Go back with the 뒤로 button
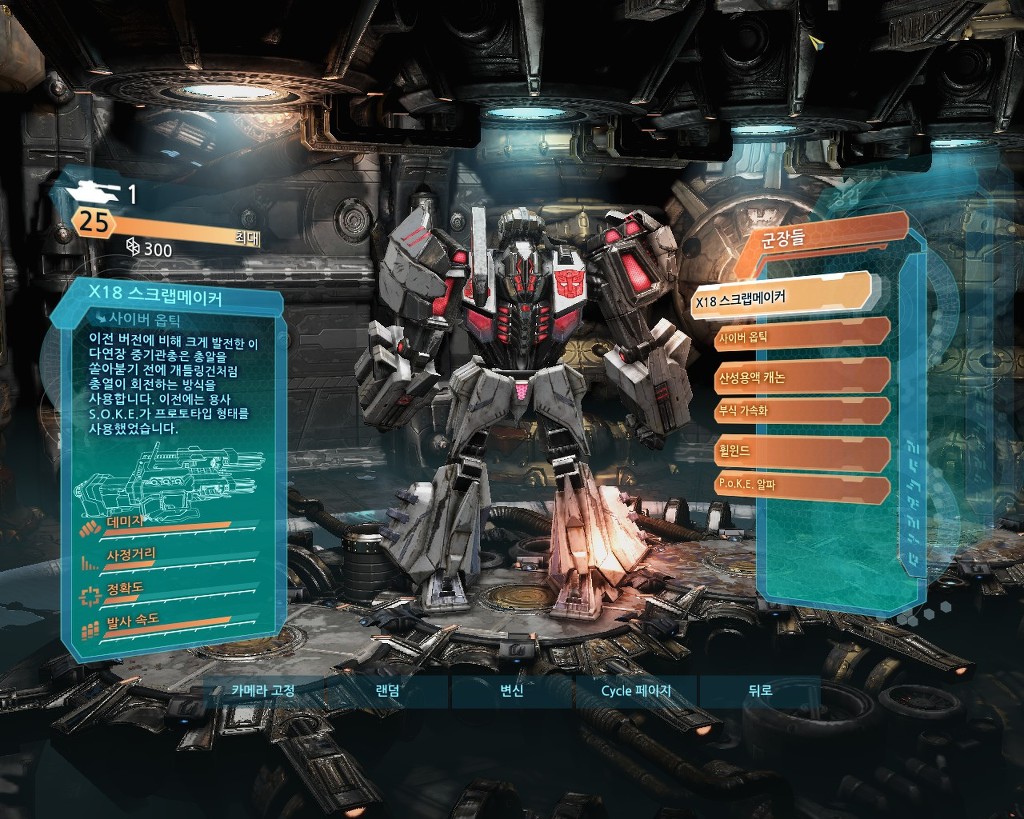Image resolution: width=1024 pixels, height=819 pixels. pyautogui.click(x=760, y=690)
